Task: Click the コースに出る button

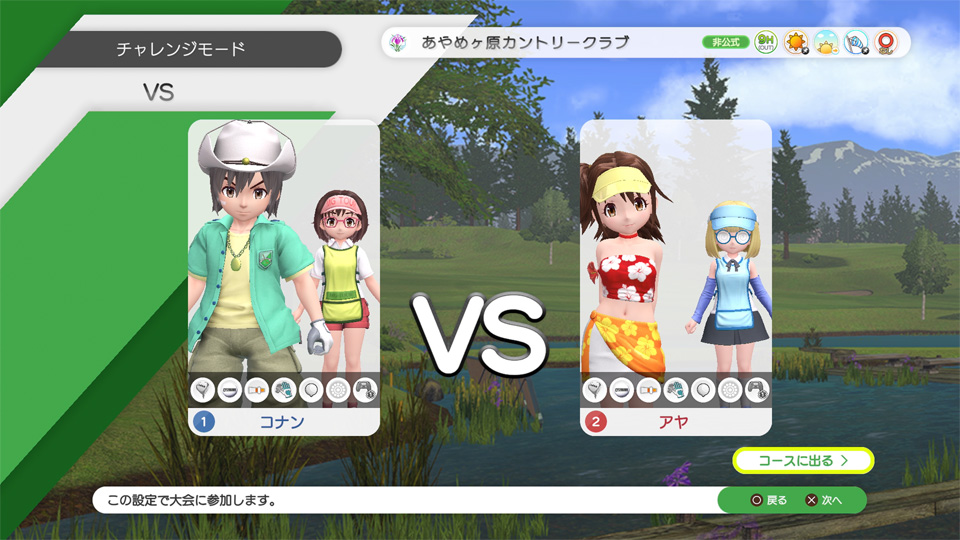Action: (x=803, y=461)
